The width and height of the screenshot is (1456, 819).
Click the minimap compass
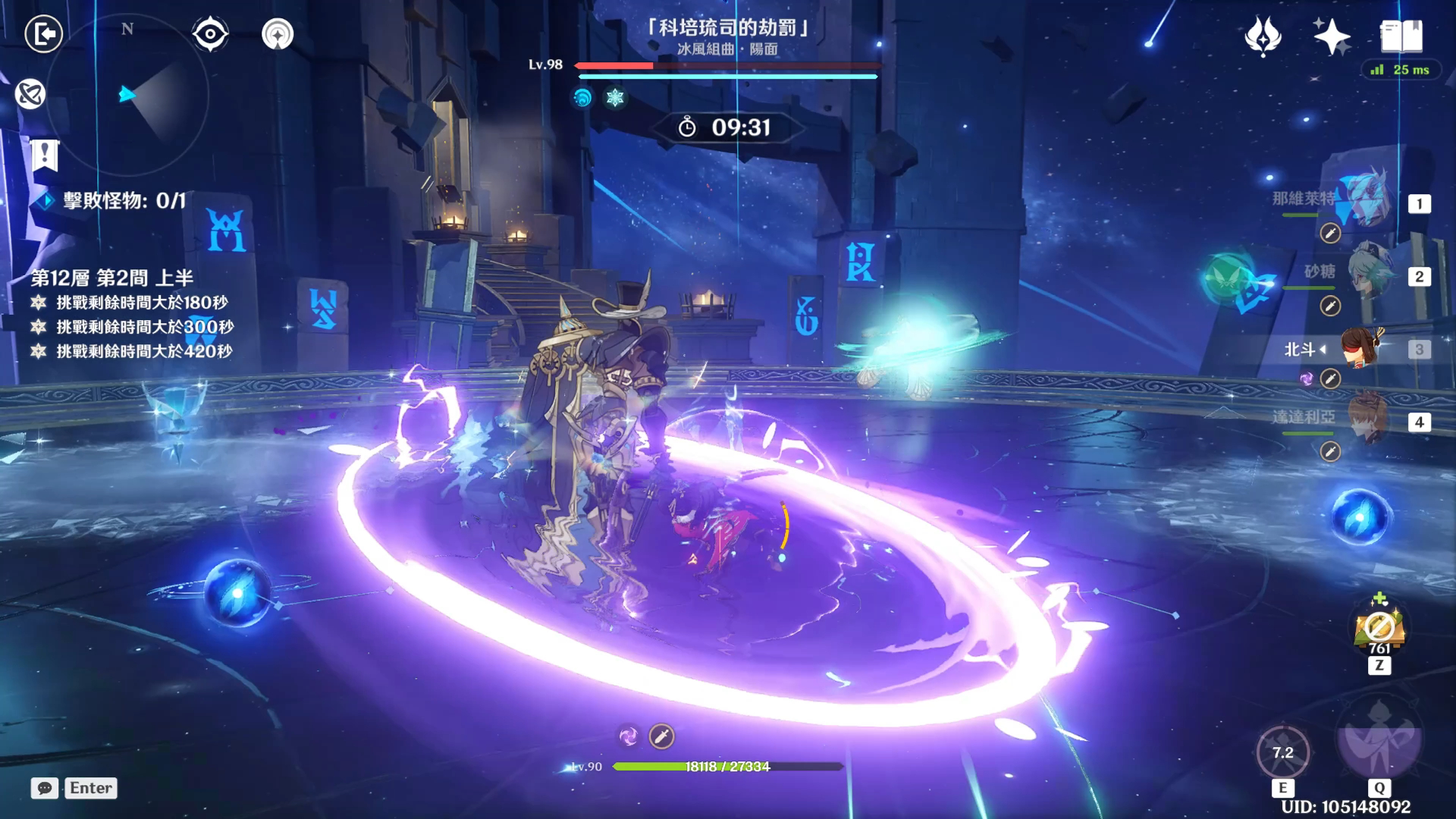127,95
